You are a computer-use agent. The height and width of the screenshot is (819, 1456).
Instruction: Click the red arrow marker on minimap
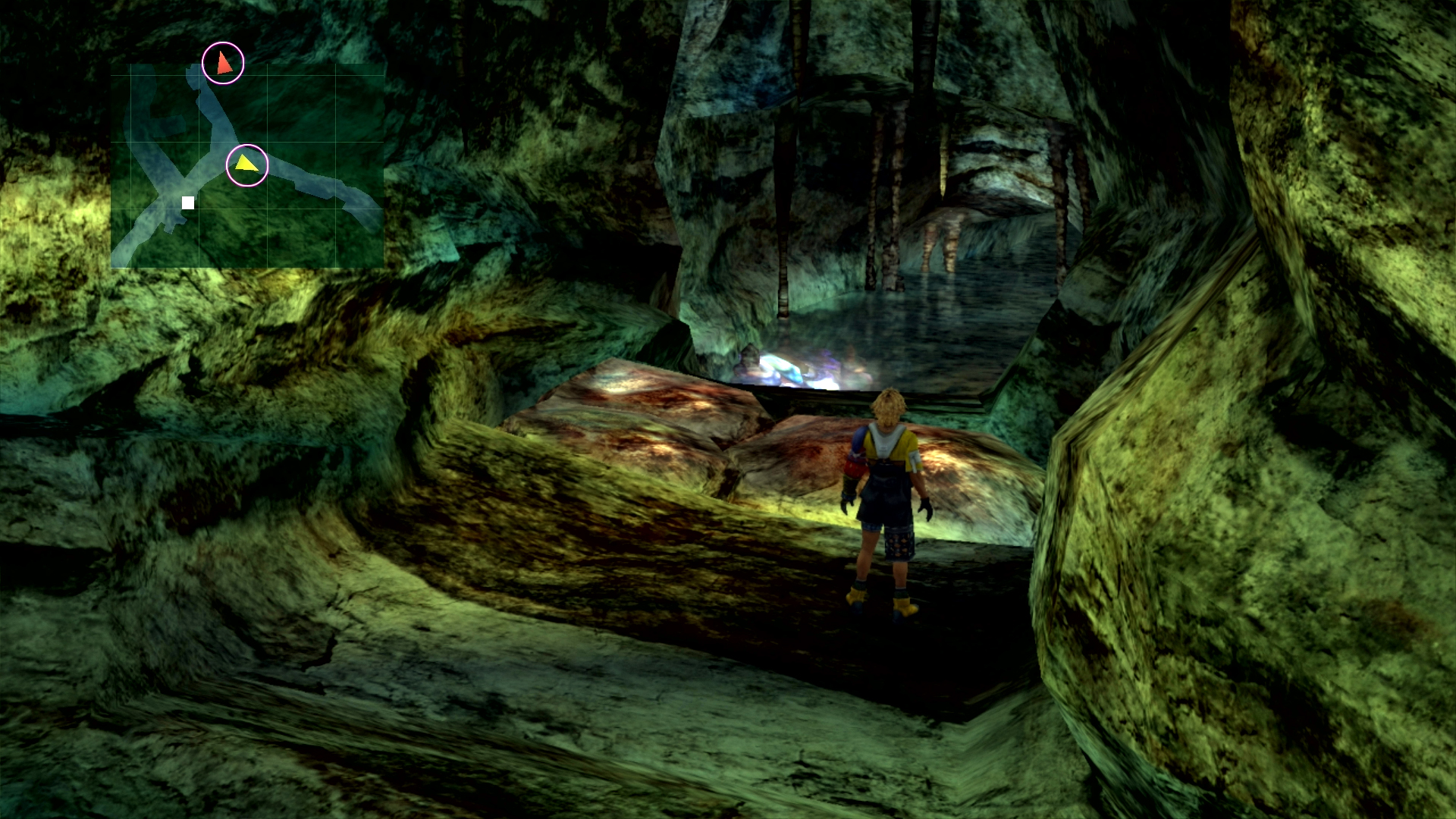point(223,63)
